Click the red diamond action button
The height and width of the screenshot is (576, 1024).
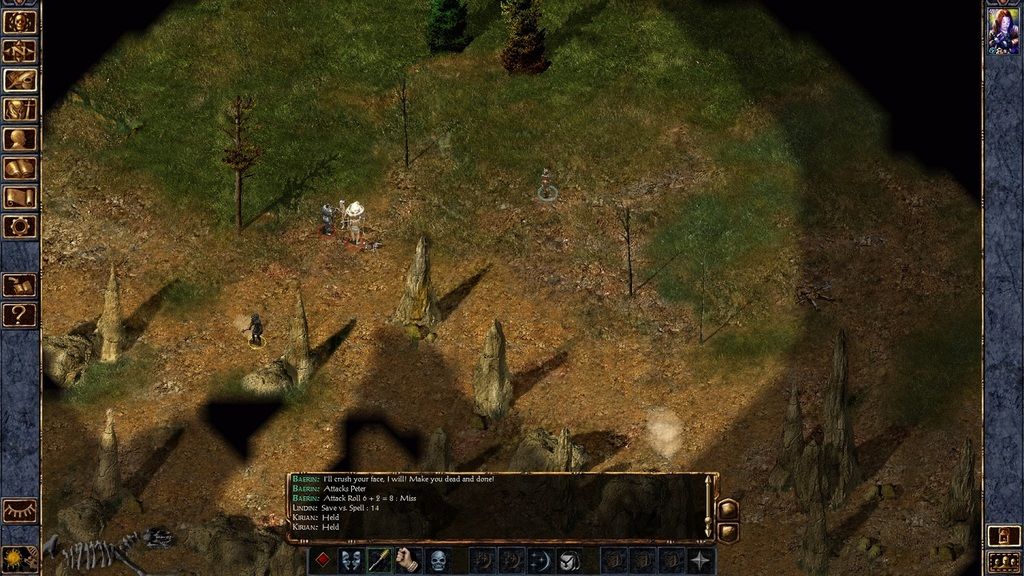[x=321, y=560]
